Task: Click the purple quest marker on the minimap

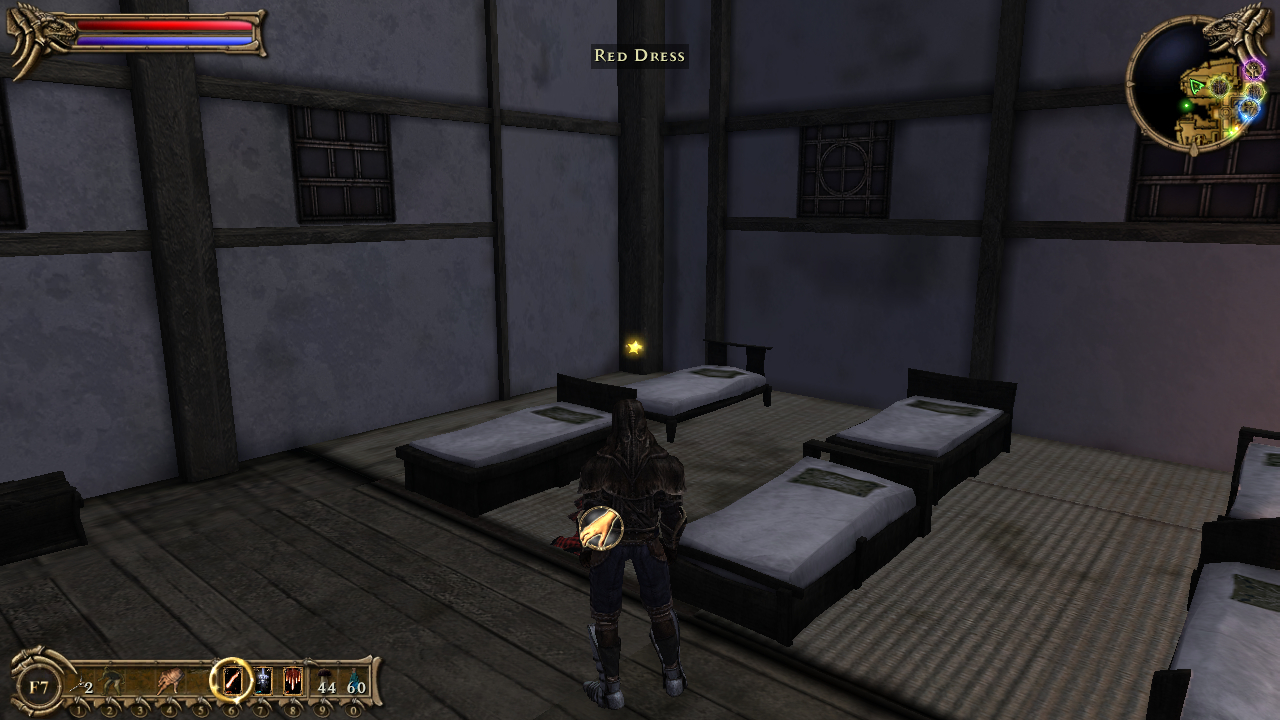Action: pos(1252,70)
